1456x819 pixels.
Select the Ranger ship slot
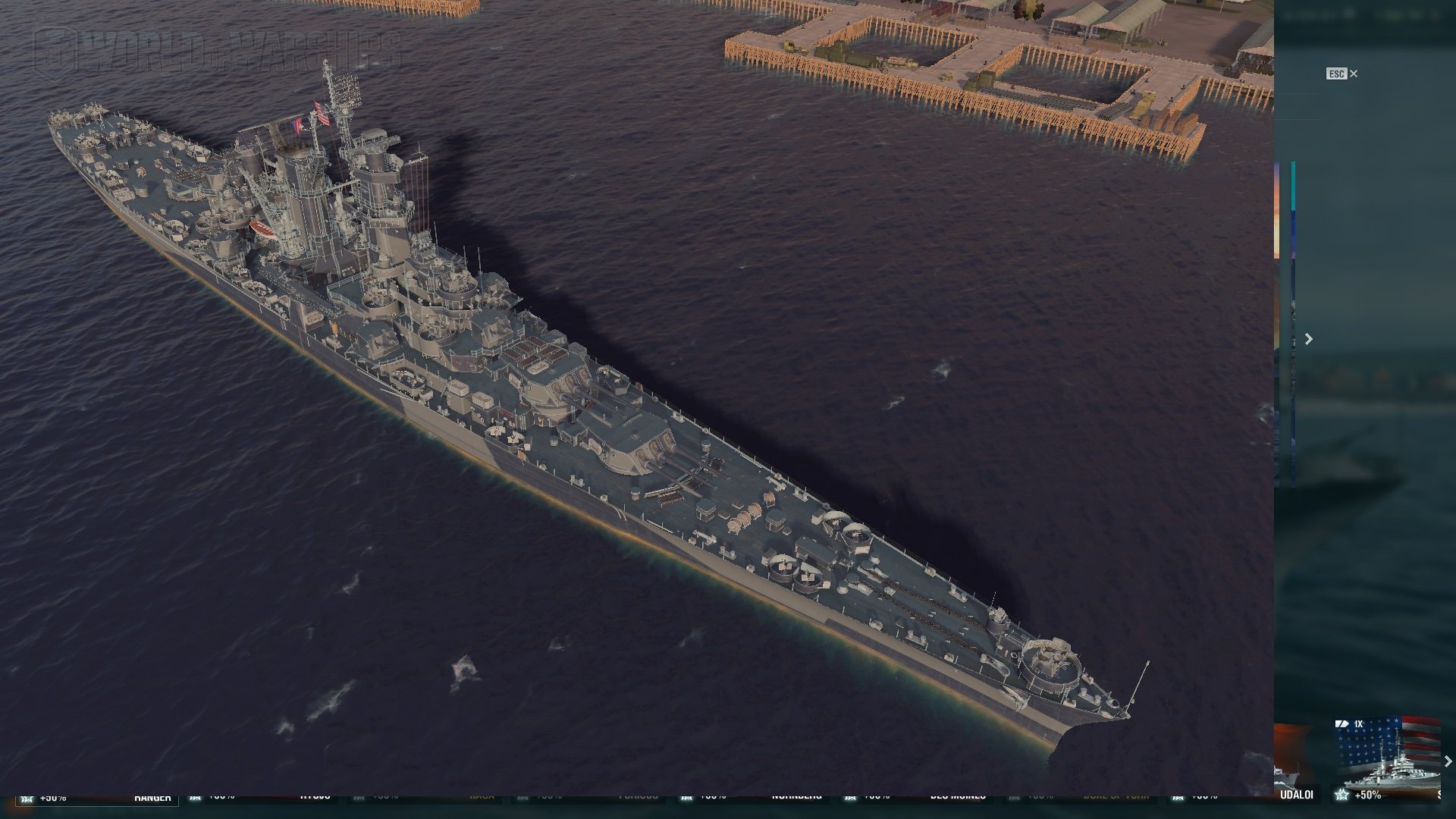point(152,797)
